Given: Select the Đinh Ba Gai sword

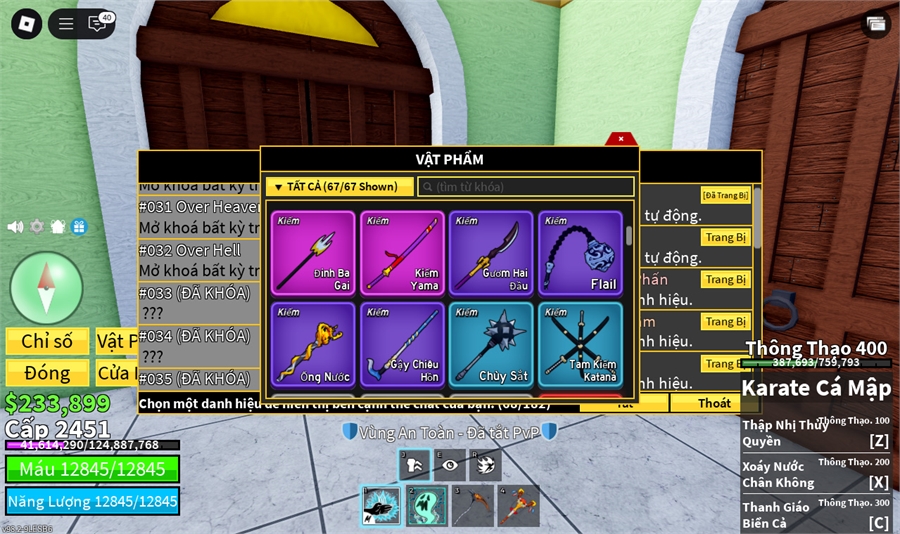Looking at the screenshot, I should [x=313, y=253].
